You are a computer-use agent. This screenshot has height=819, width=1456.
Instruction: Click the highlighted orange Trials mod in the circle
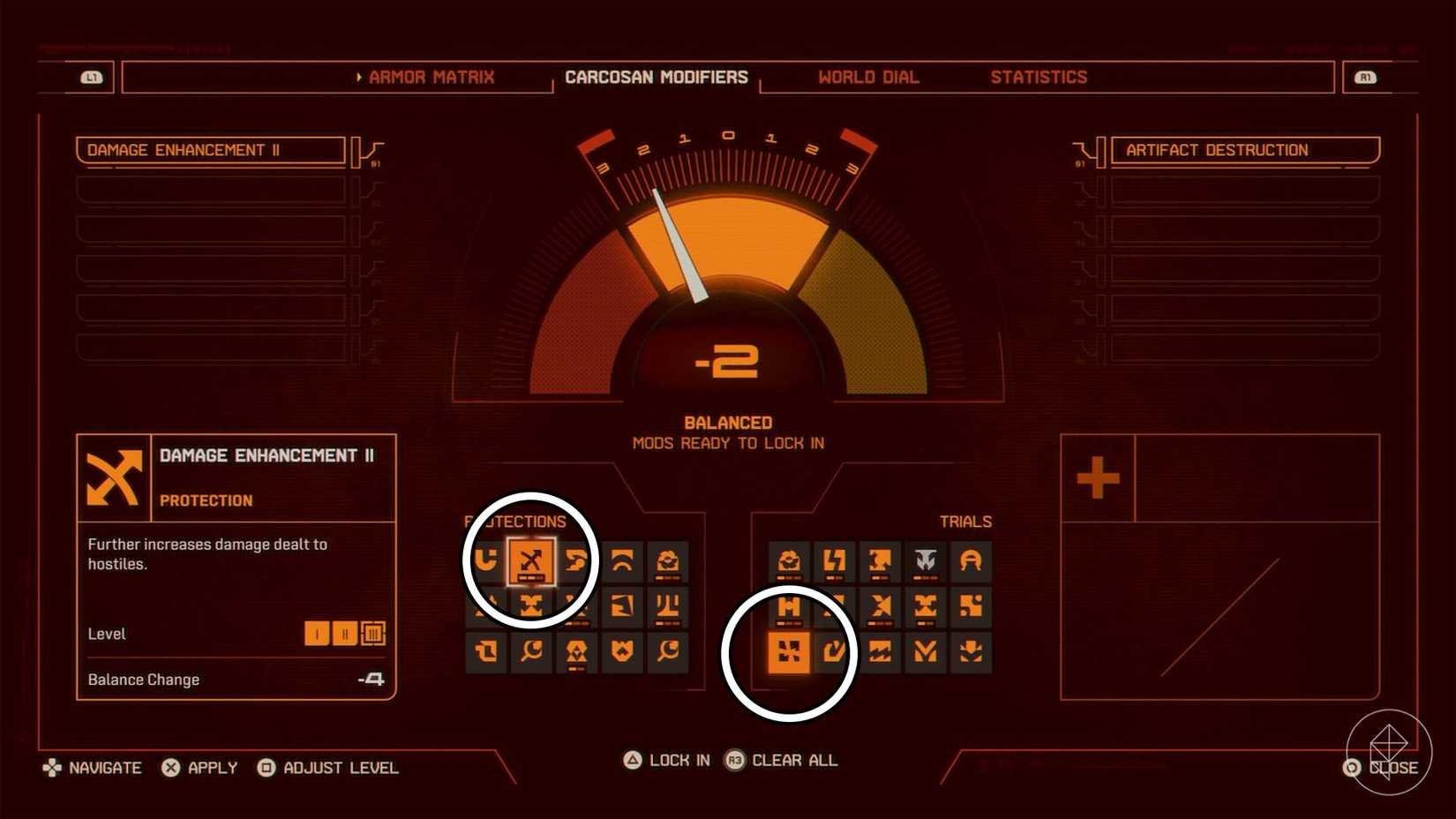(790, 653)
